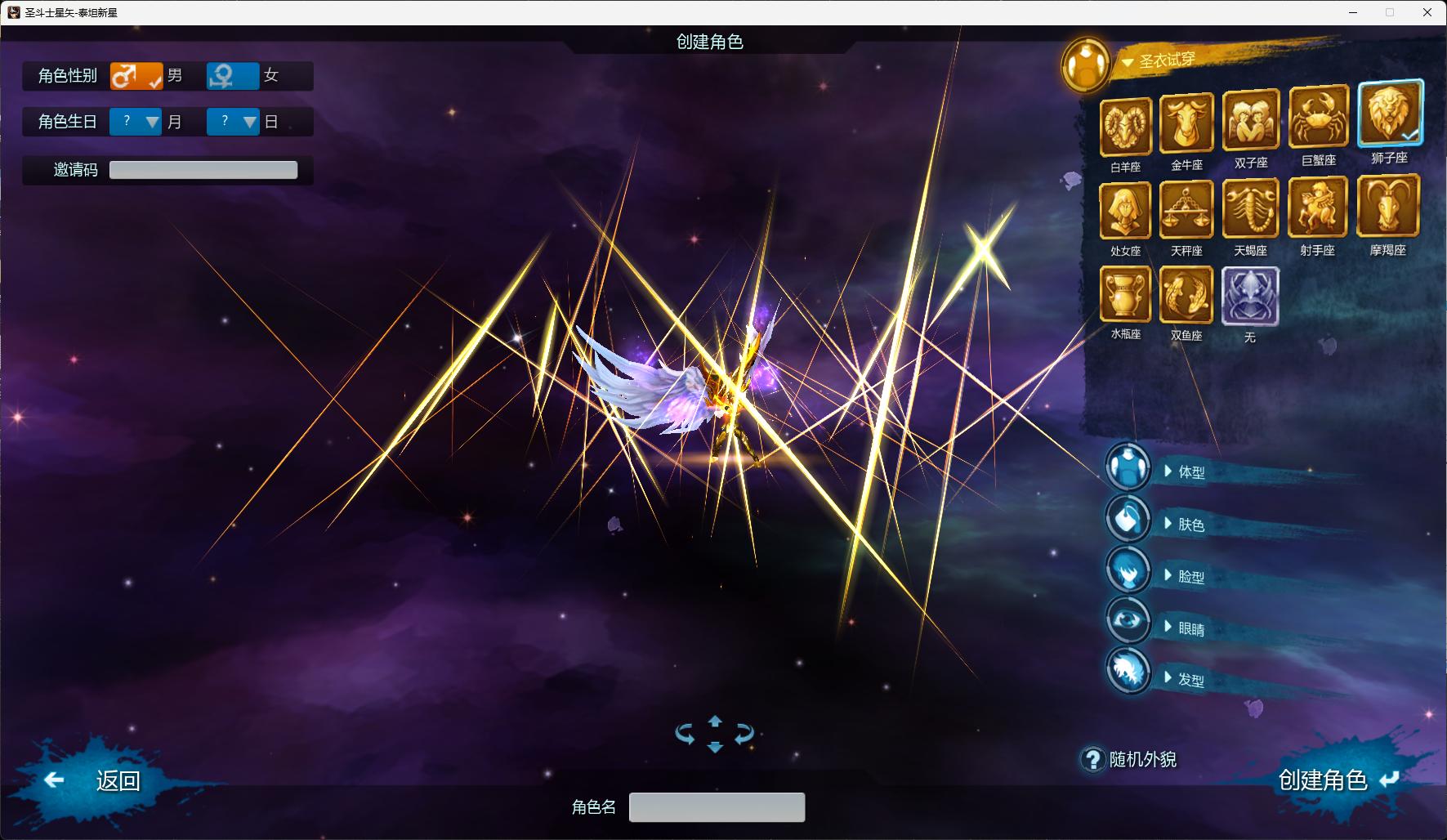Click the character name (角色名) input field
The image size is (1447, 840).
click(x=717, y=807)
